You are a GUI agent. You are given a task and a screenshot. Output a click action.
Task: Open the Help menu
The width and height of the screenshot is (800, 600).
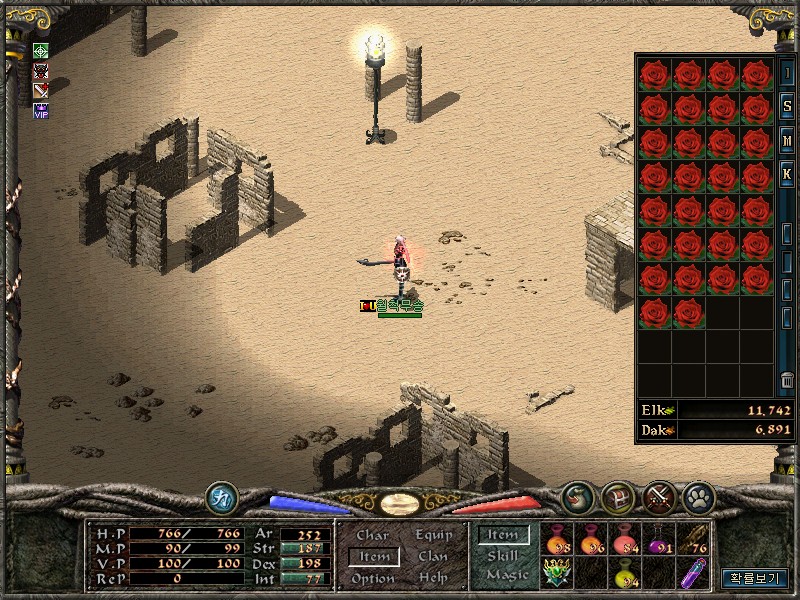(x=434, y=578)
